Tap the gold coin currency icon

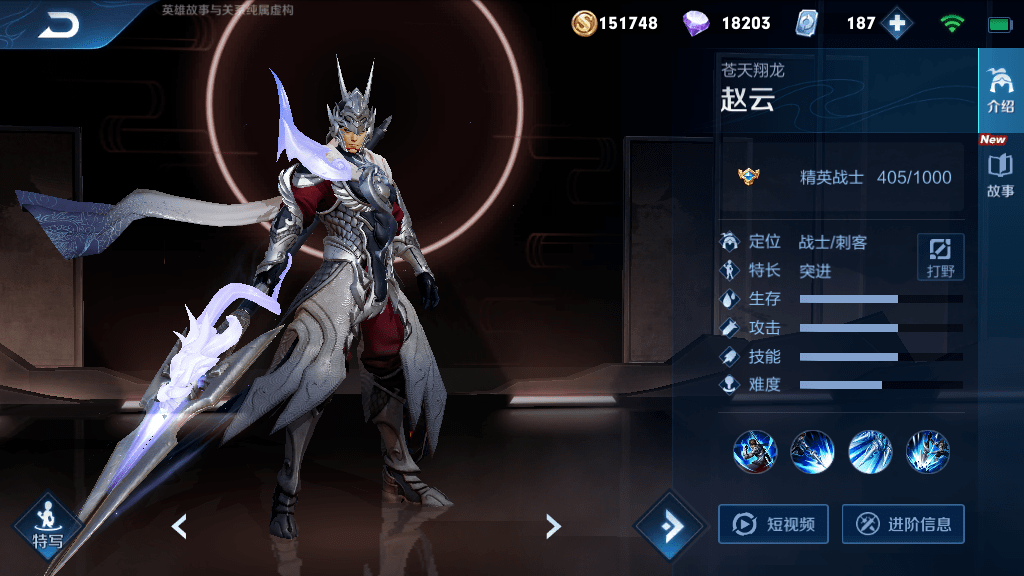[584, 23]
